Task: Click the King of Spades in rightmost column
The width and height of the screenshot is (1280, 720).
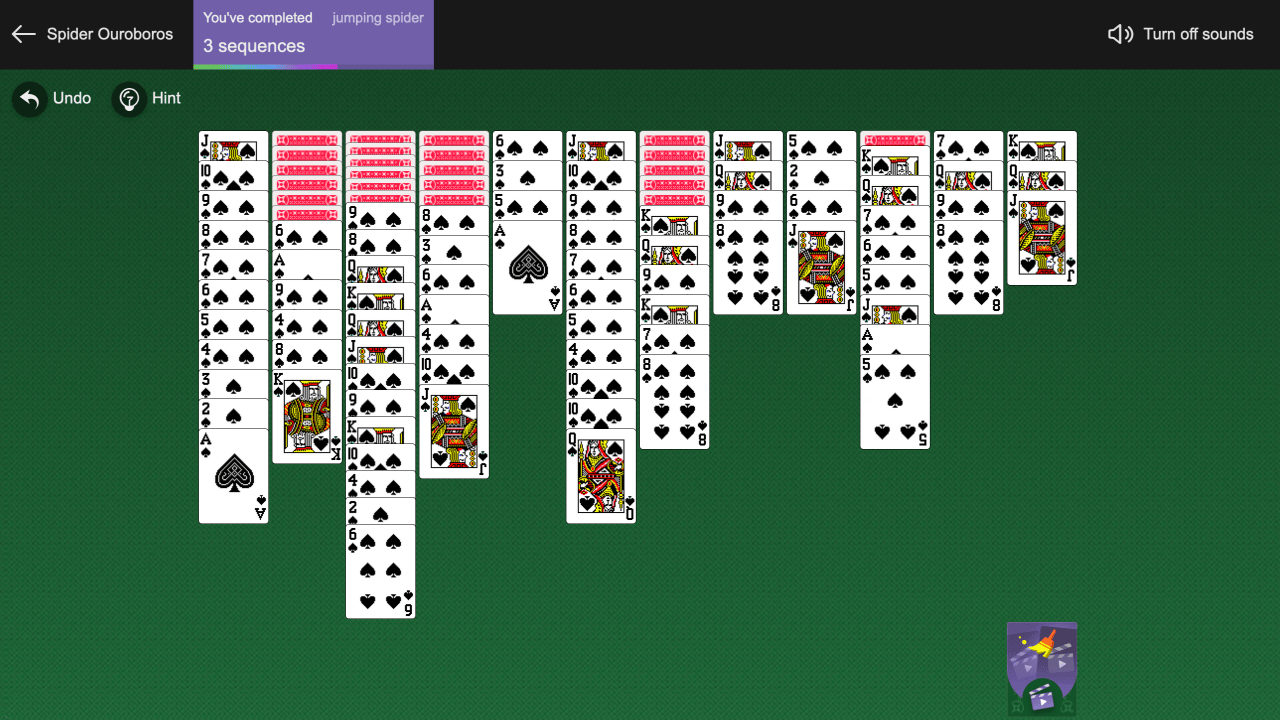Action: 1042,145
